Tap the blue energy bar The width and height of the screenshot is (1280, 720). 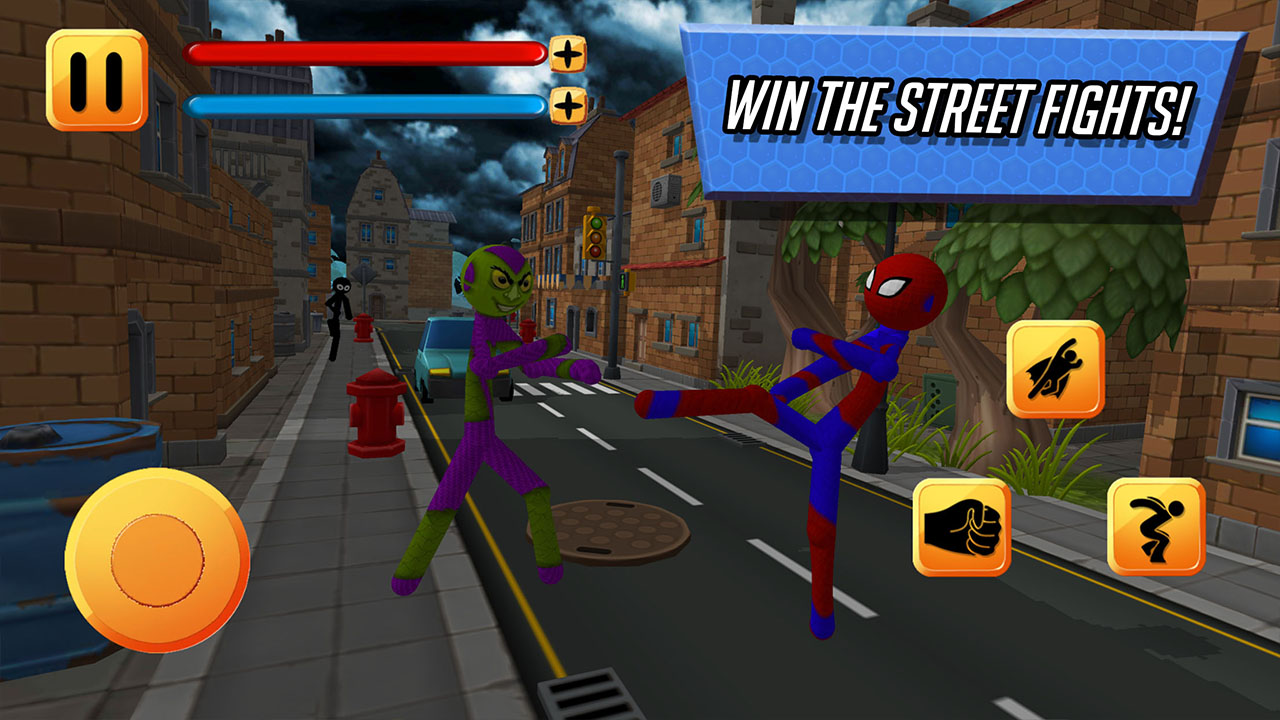(x=365, y=102)
